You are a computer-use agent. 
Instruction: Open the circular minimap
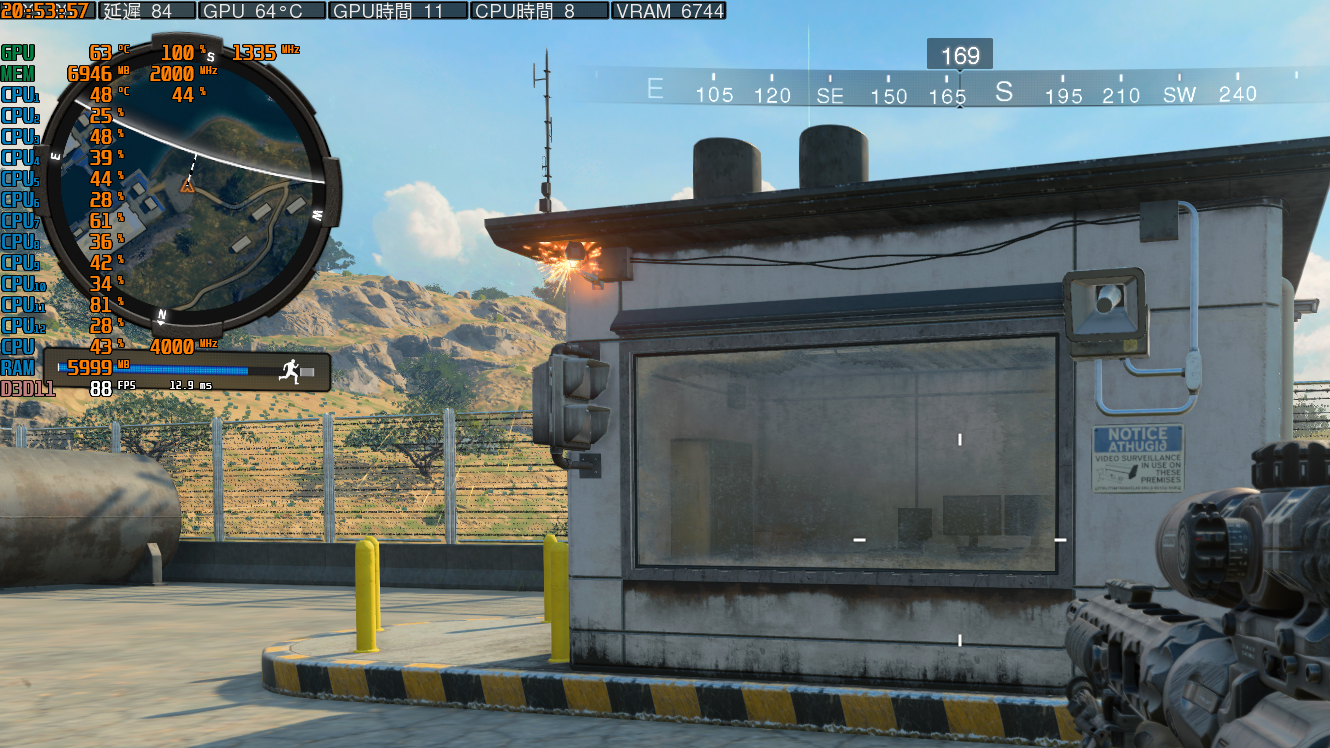click(186, 185)
